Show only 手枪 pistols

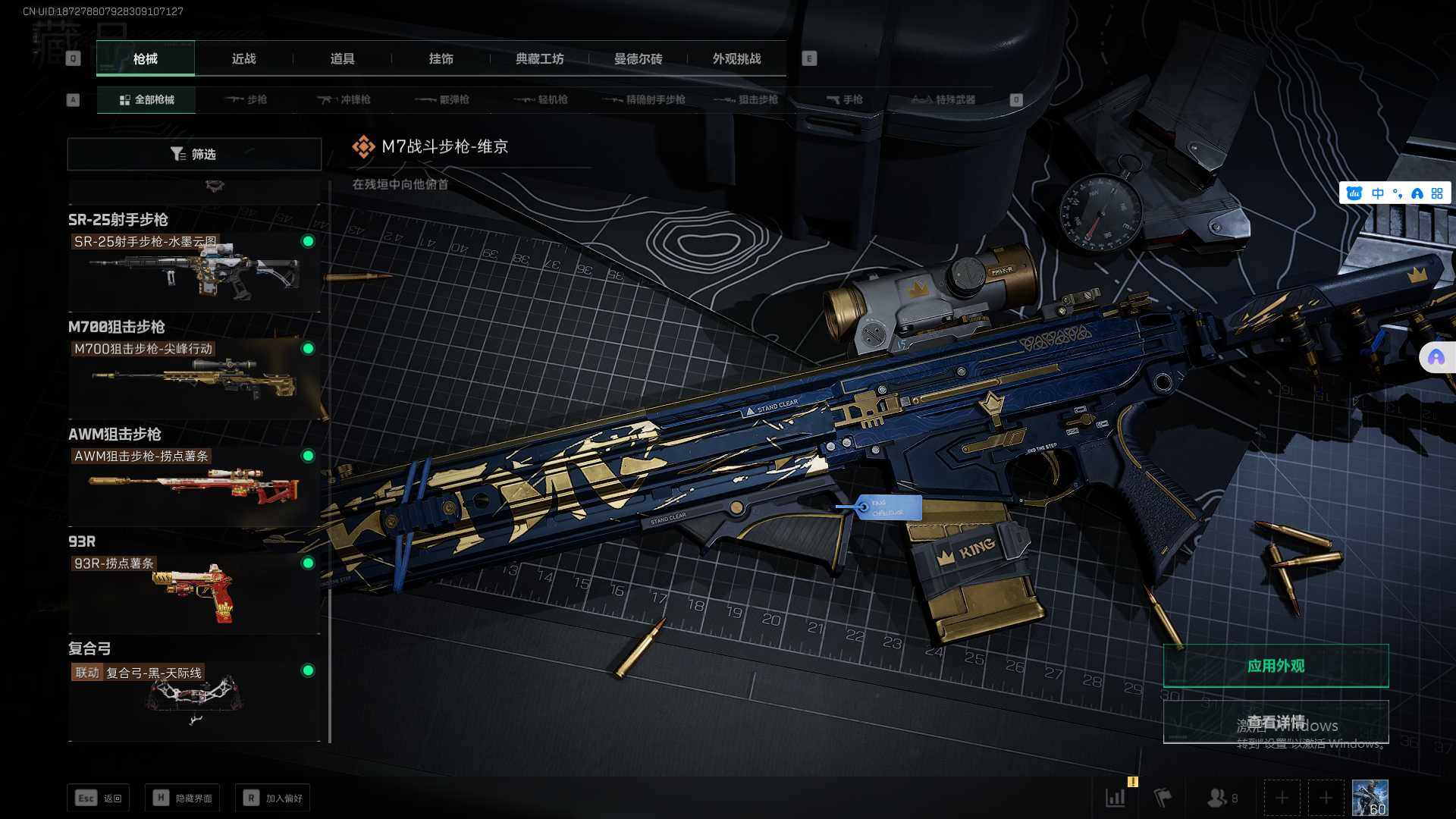tap(844, 99)
